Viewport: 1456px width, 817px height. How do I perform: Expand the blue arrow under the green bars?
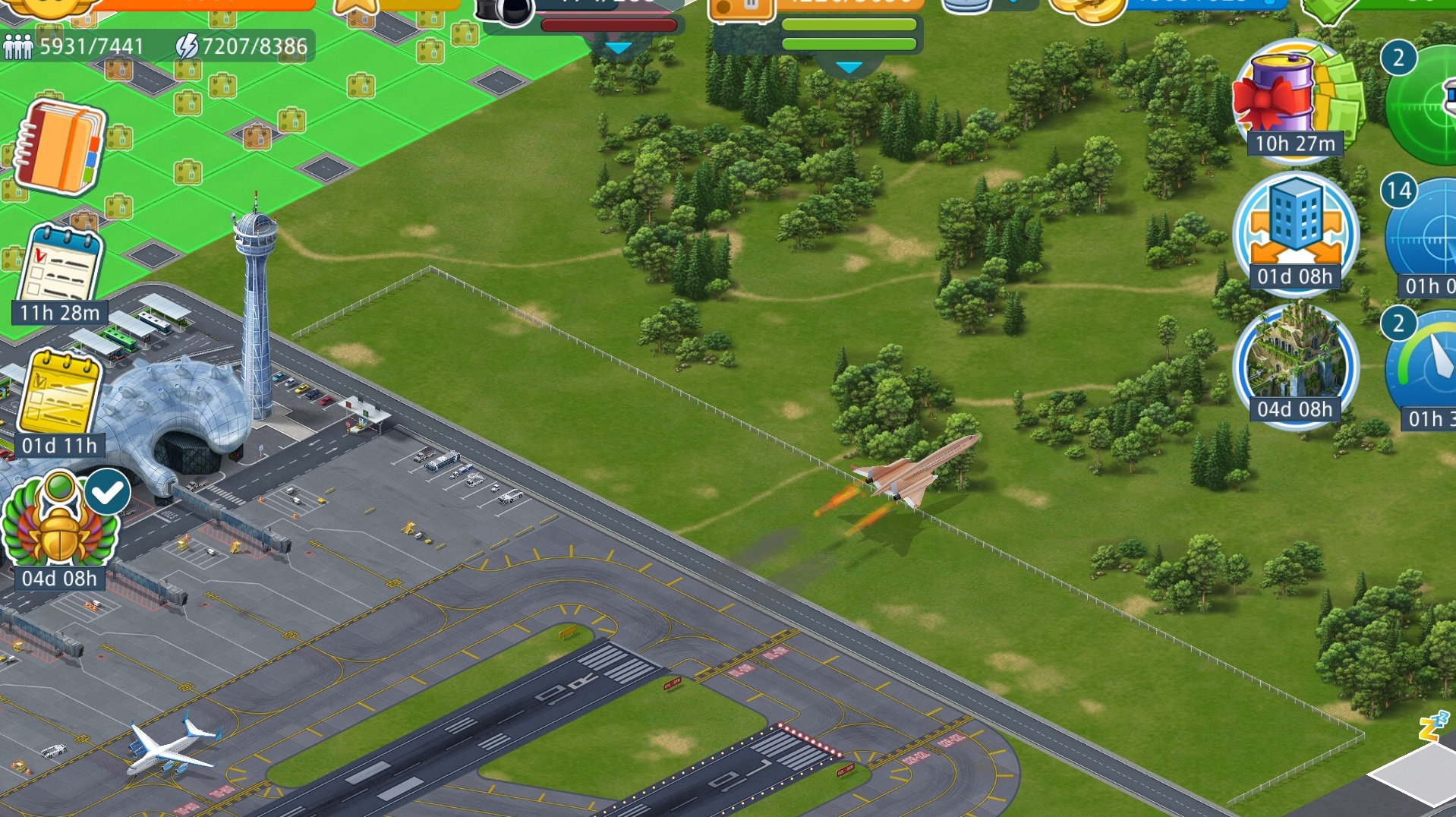(849, 68)
